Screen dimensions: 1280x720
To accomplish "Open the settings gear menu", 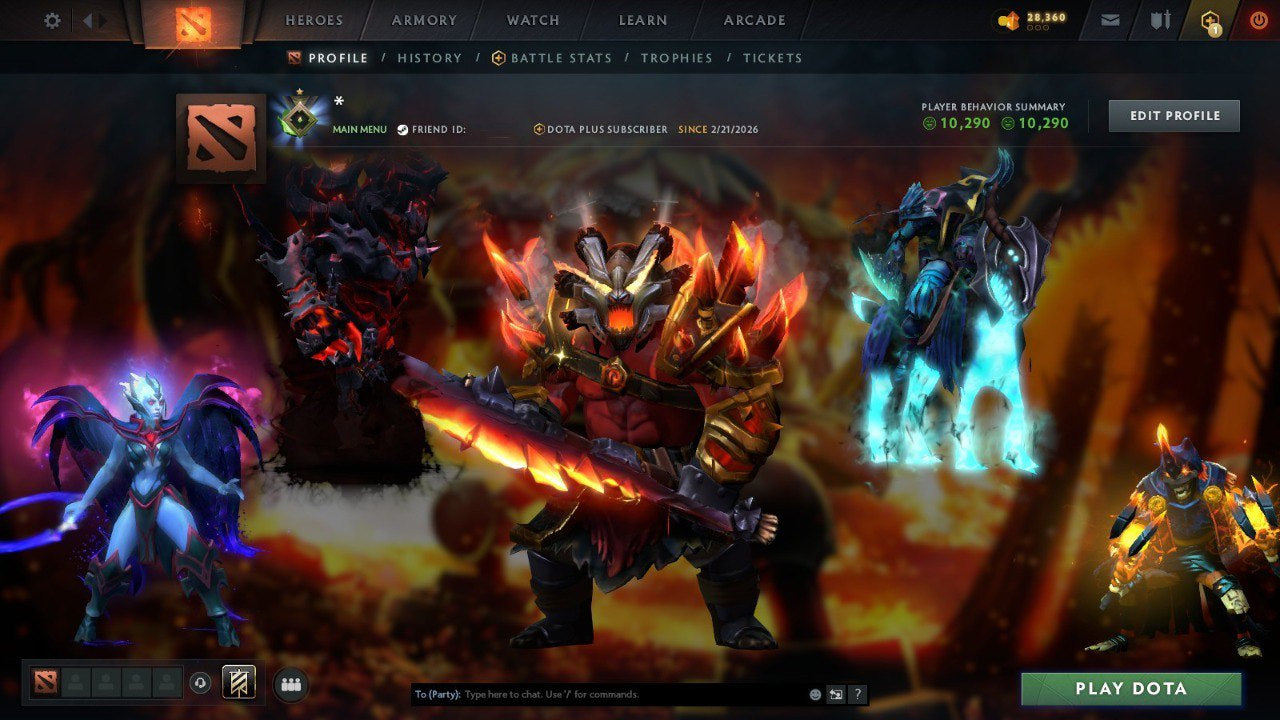I will [x=50, y=19].
